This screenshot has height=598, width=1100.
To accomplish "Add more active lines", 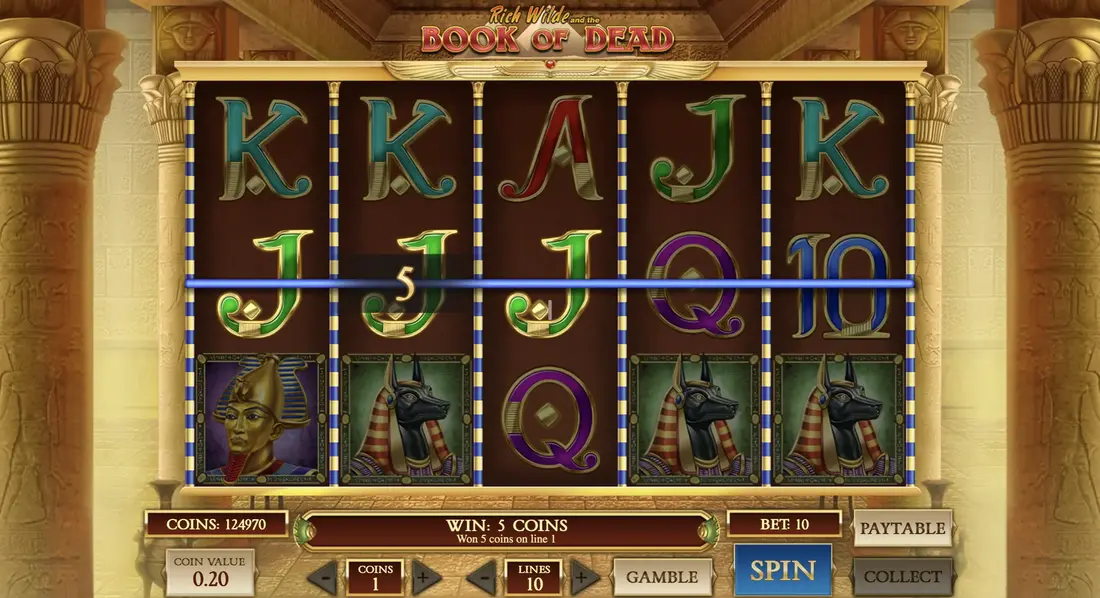I will [583, 577].
